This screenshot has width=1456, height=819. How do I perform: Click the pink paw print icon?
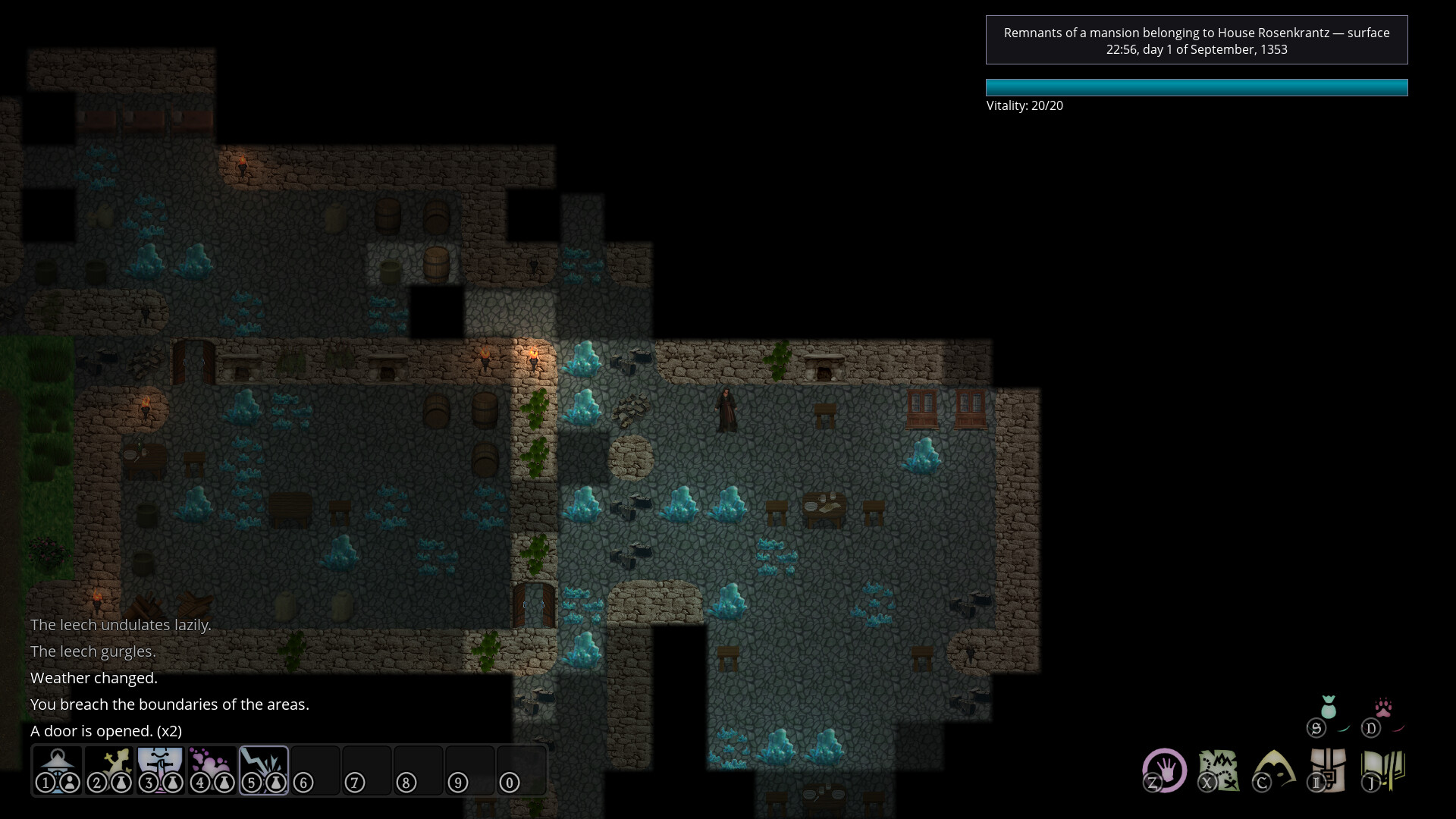coord(1383,708)
